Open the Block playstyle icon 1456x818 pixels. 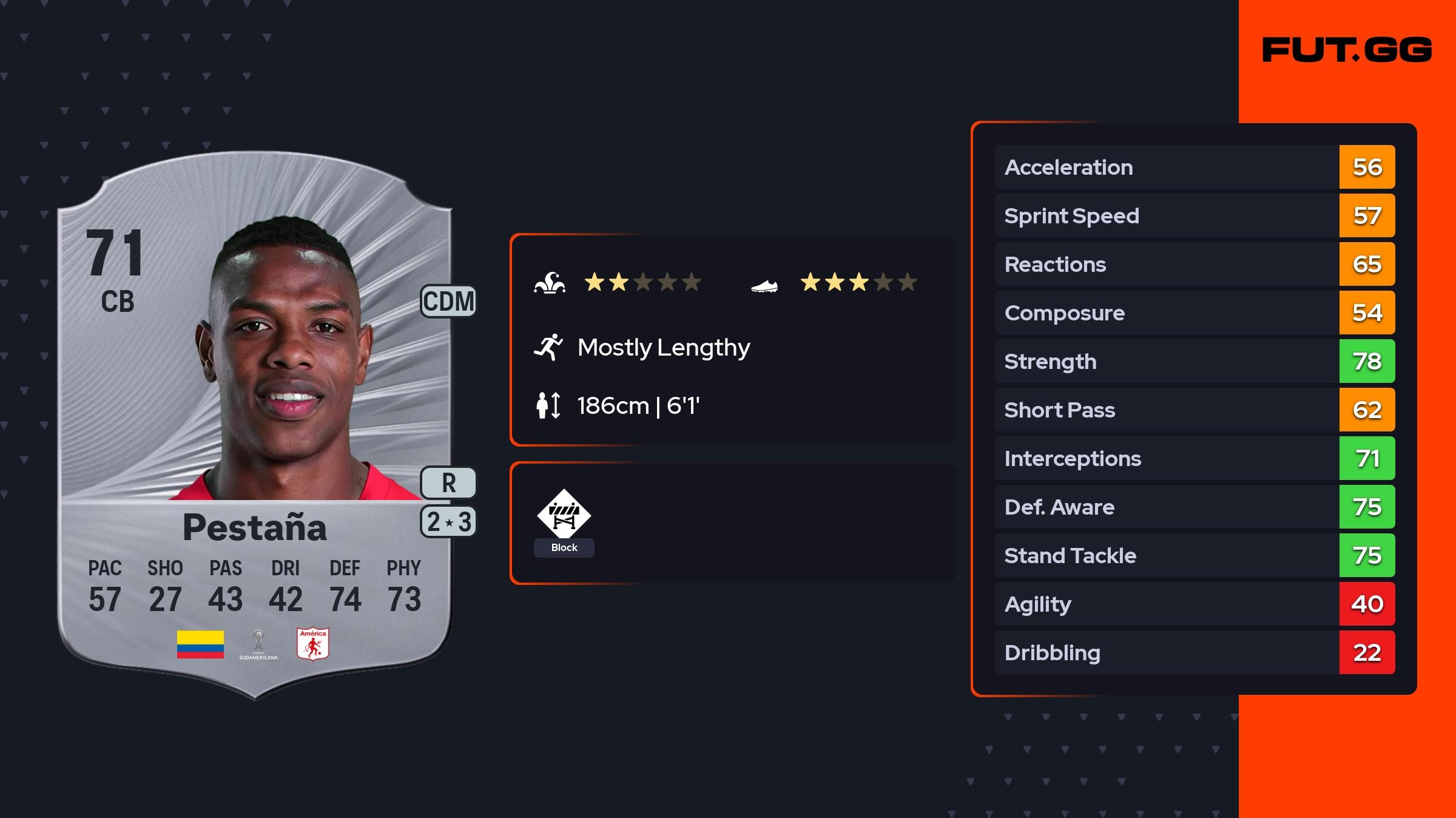pos(564,515)
